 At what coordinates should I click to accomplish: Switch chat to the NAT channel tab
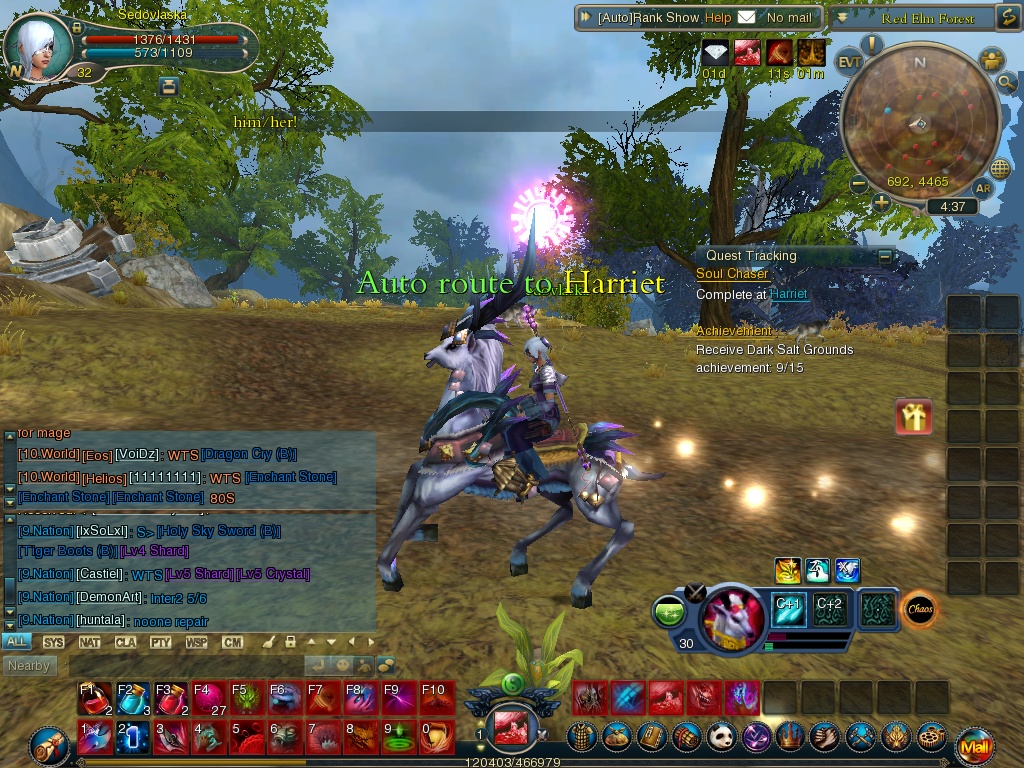pos(89,642)
